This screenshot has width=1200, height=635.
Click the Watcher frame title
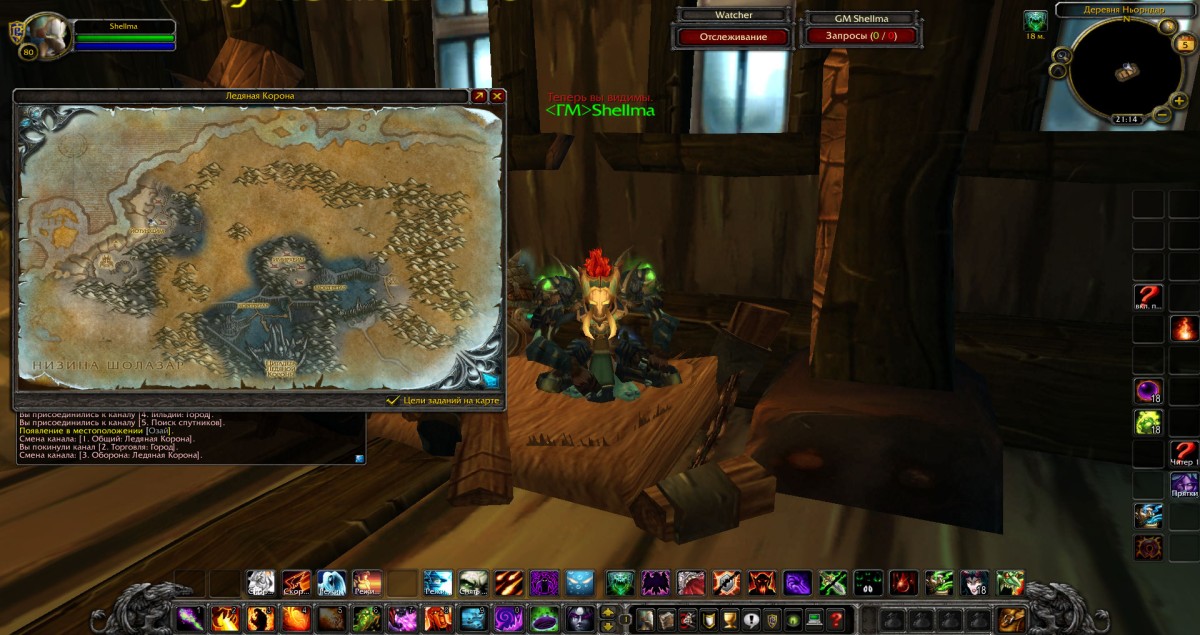tap(734, 15)
